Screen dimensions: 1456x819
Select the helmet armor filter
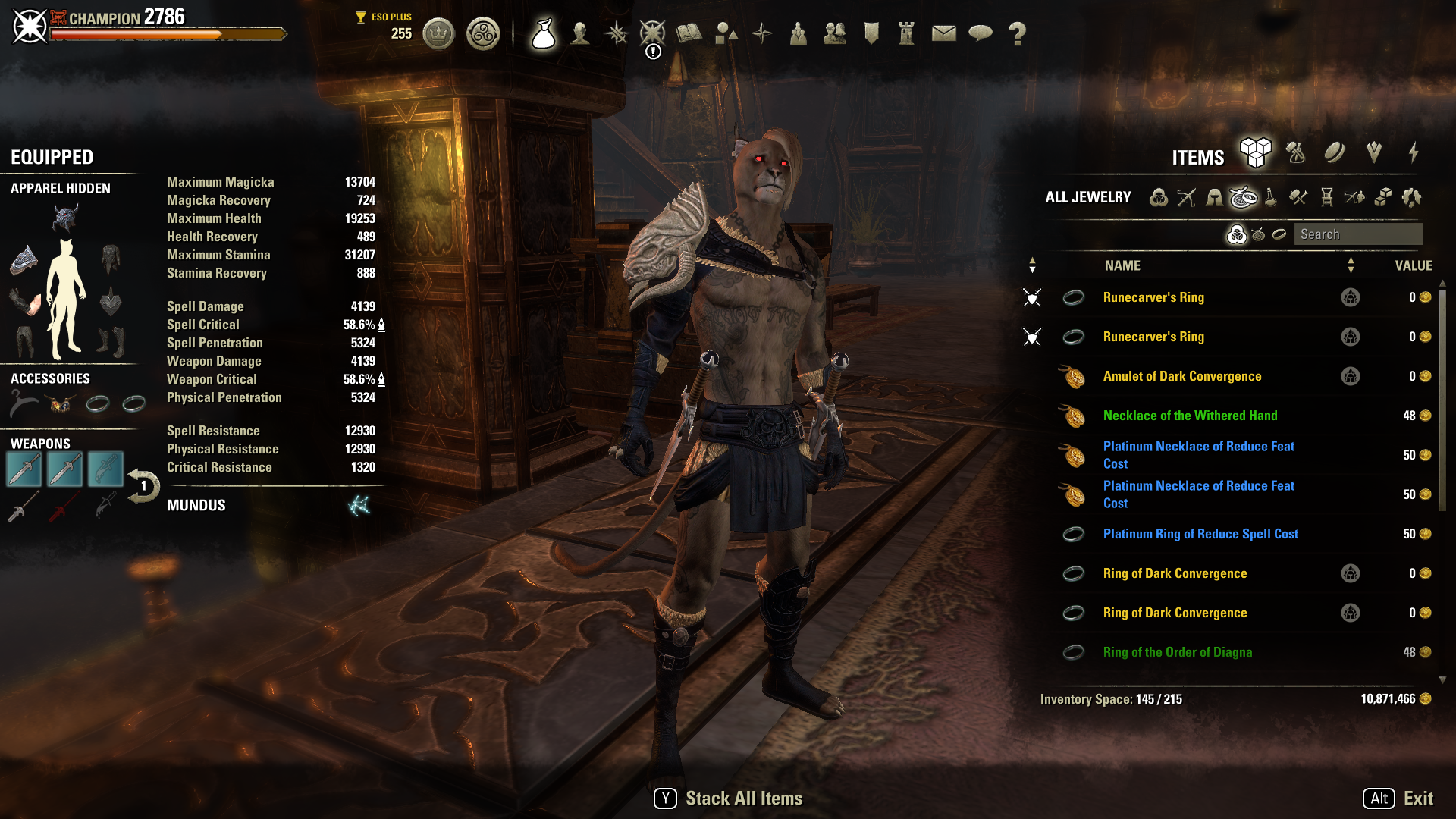tap(1213, 198)
